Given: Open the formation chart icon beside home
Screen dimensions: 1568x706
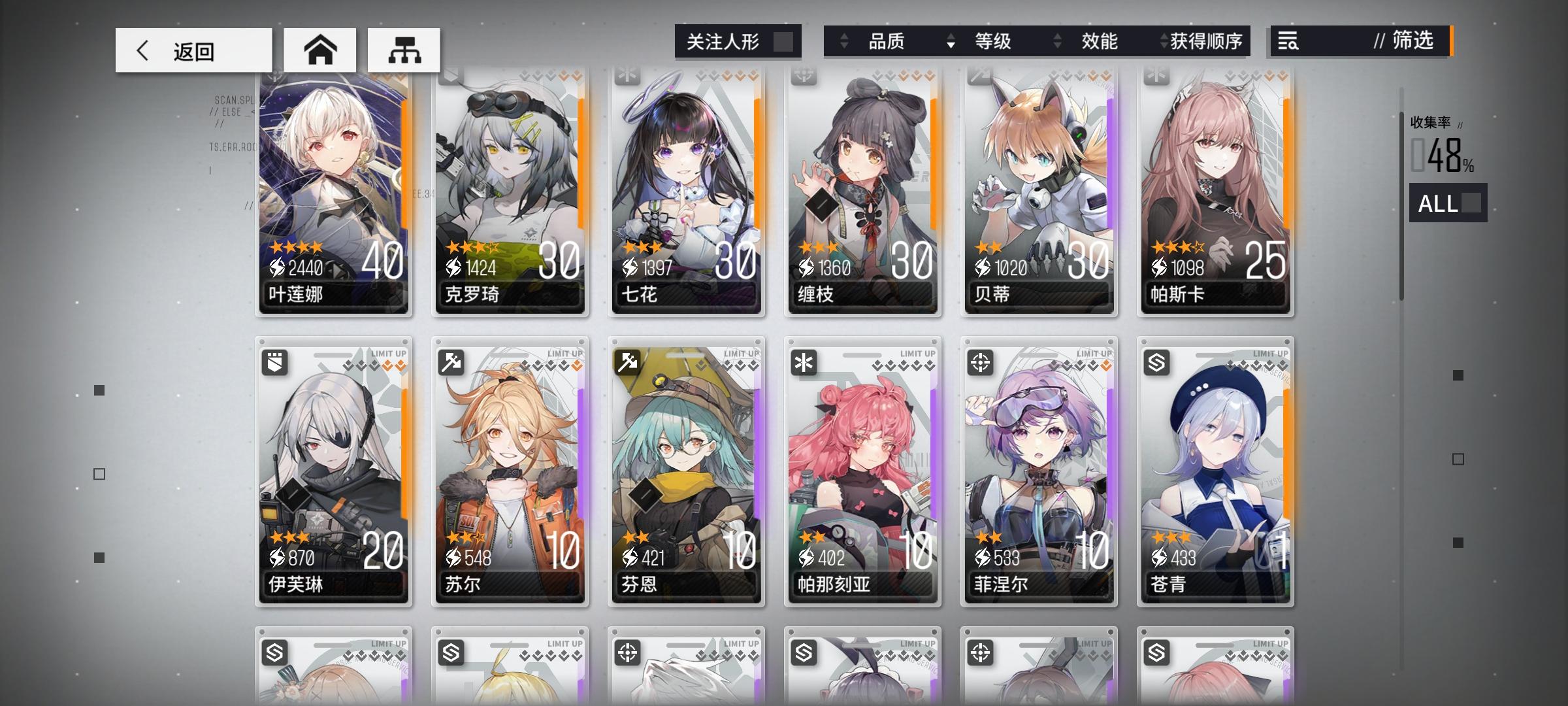Looking at the screenshot, I should [x=404, y=50].
